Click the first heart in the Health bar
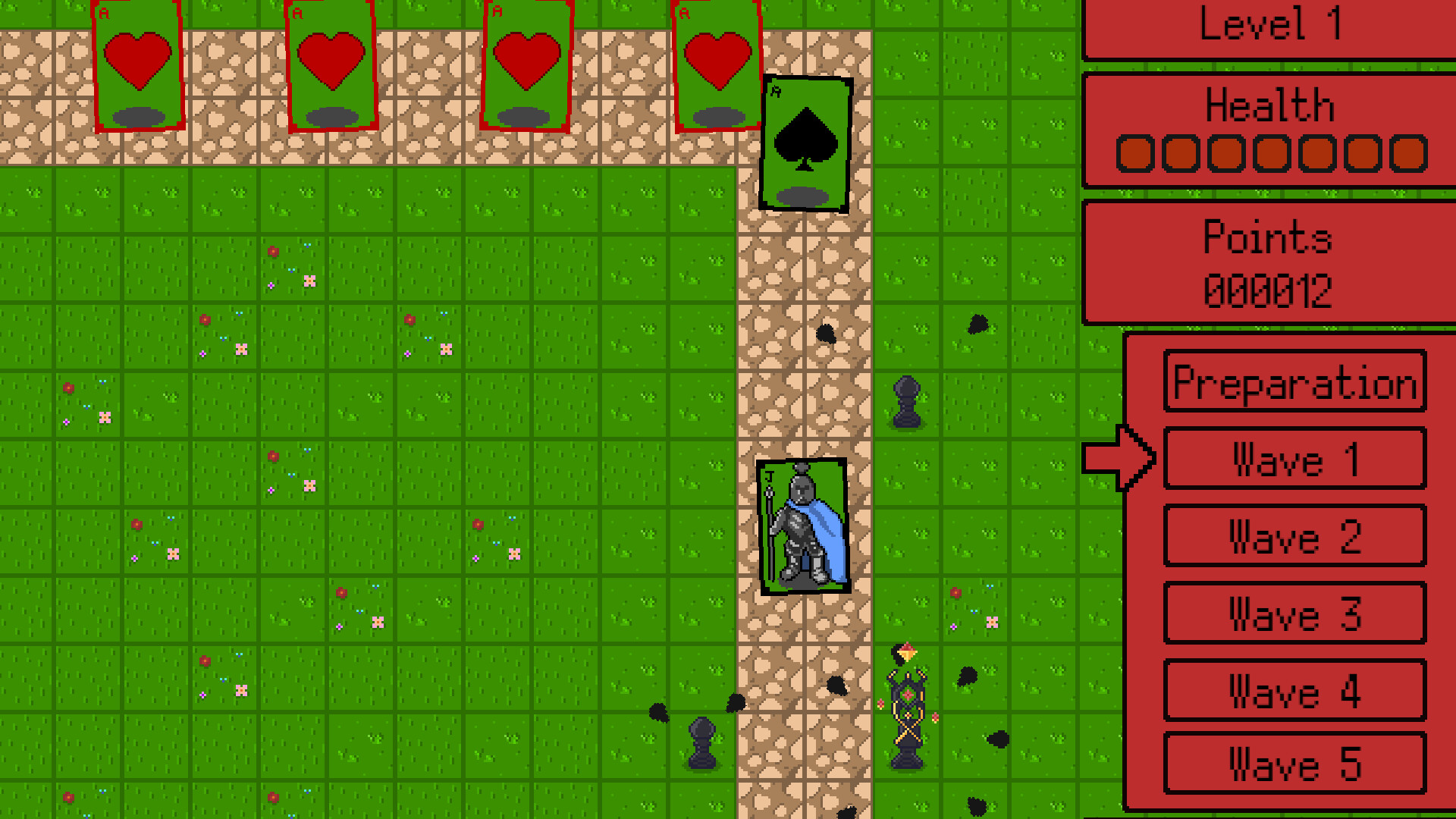 tap(1134, 154)
